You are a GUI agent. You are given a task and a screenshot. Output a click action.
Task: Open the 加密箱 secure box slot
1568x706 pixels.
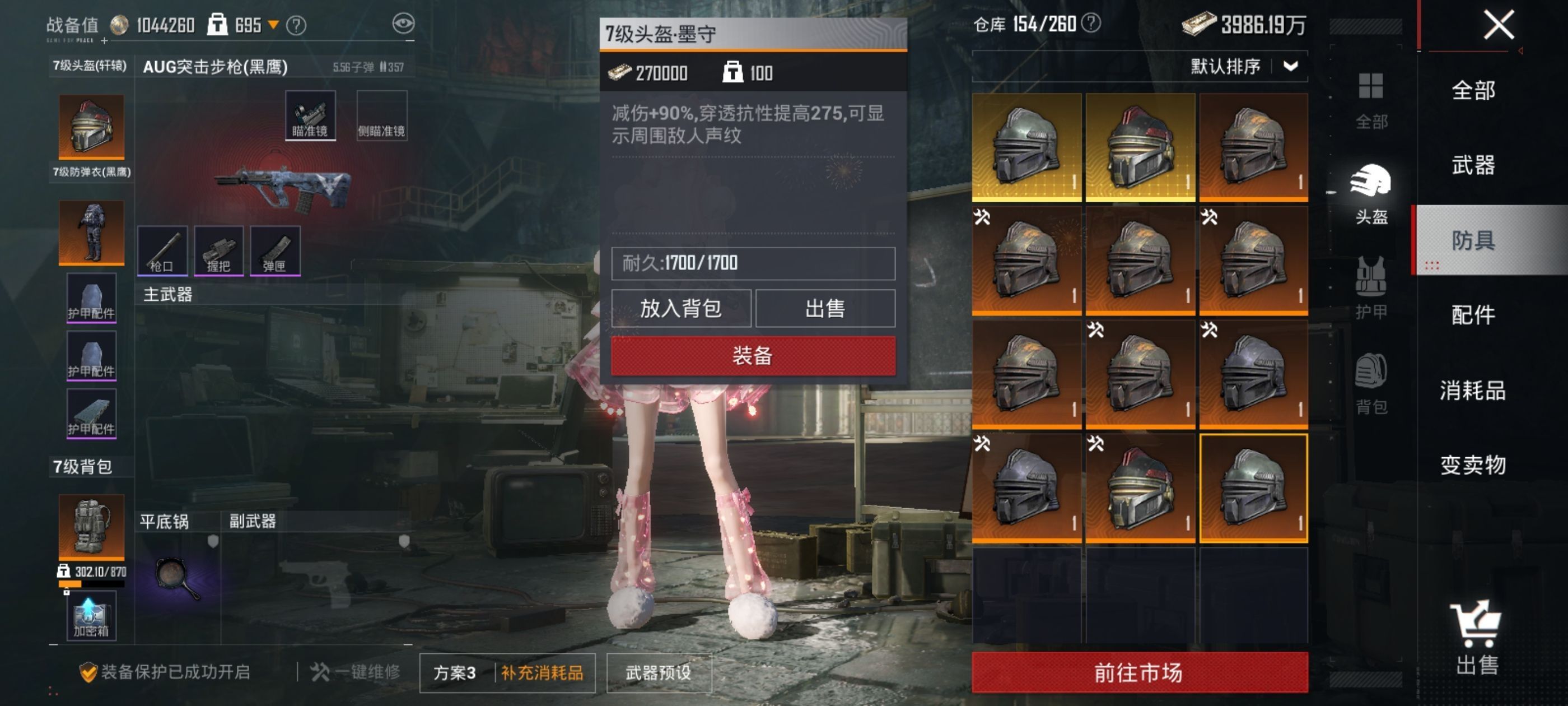(x=91, y=616)
